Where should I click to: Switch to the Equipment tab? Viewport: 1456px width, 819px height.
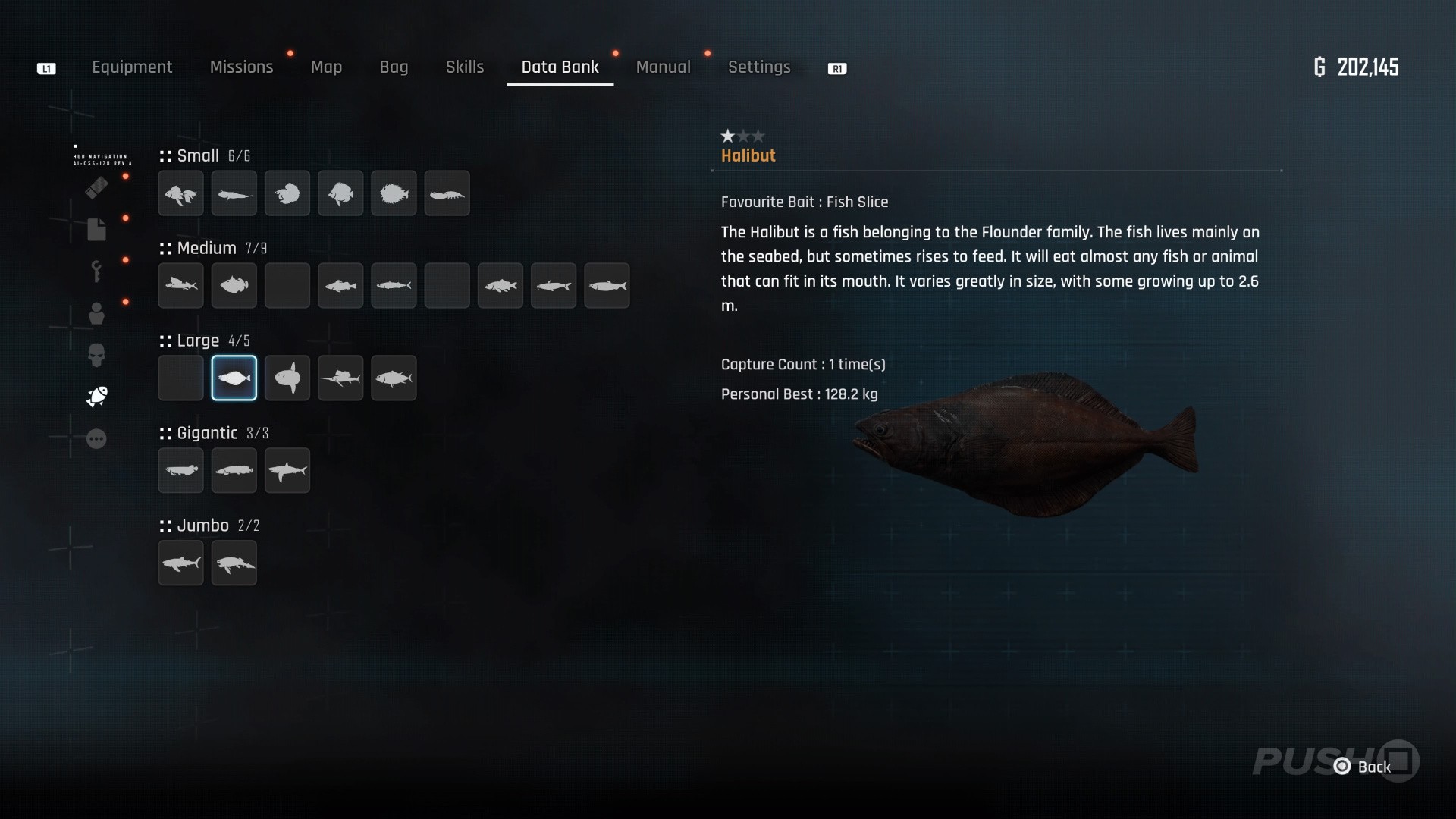point(132,67)
